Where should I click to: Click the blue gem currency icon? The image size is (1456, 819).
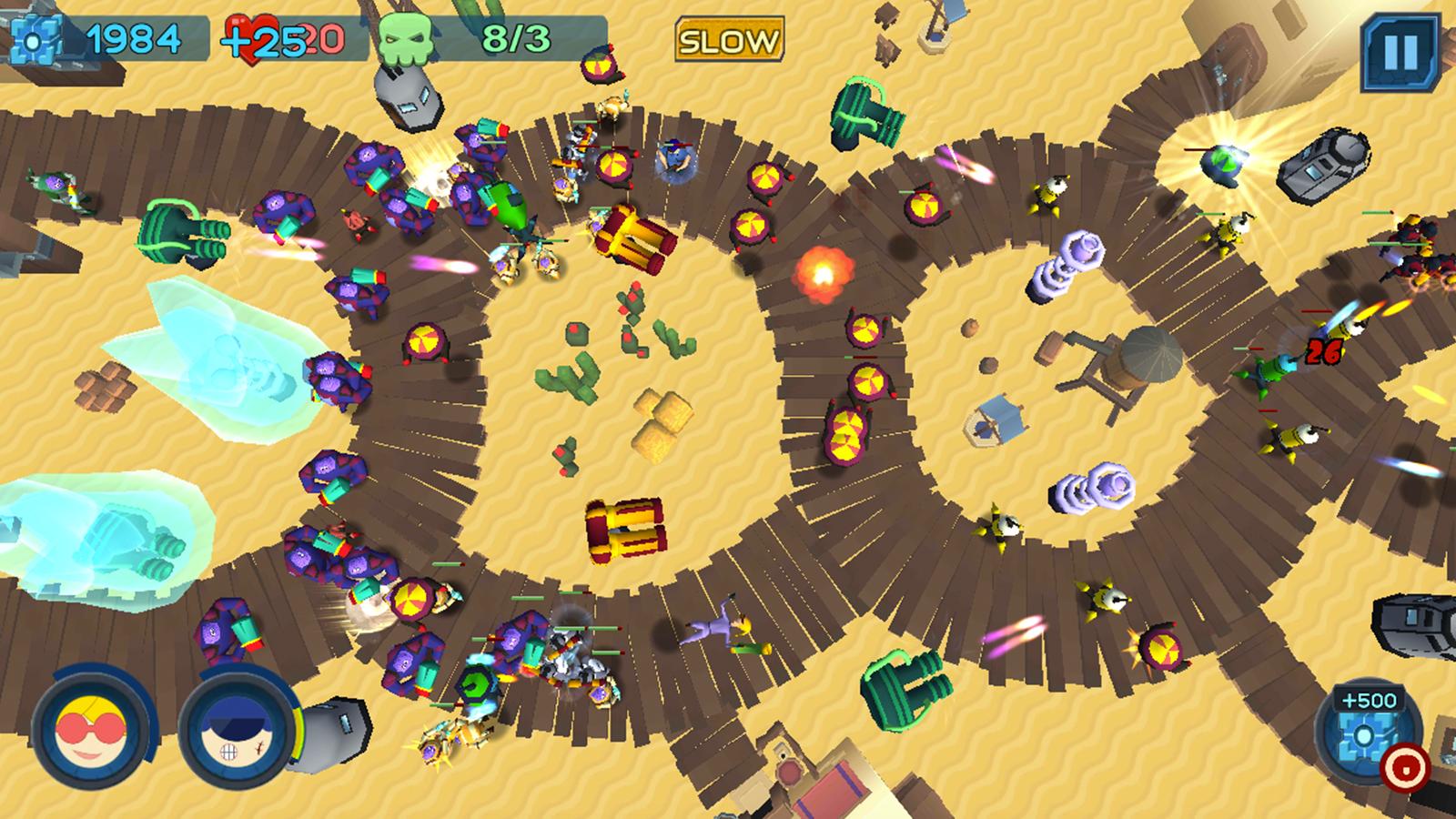click(x=34, y=39)
